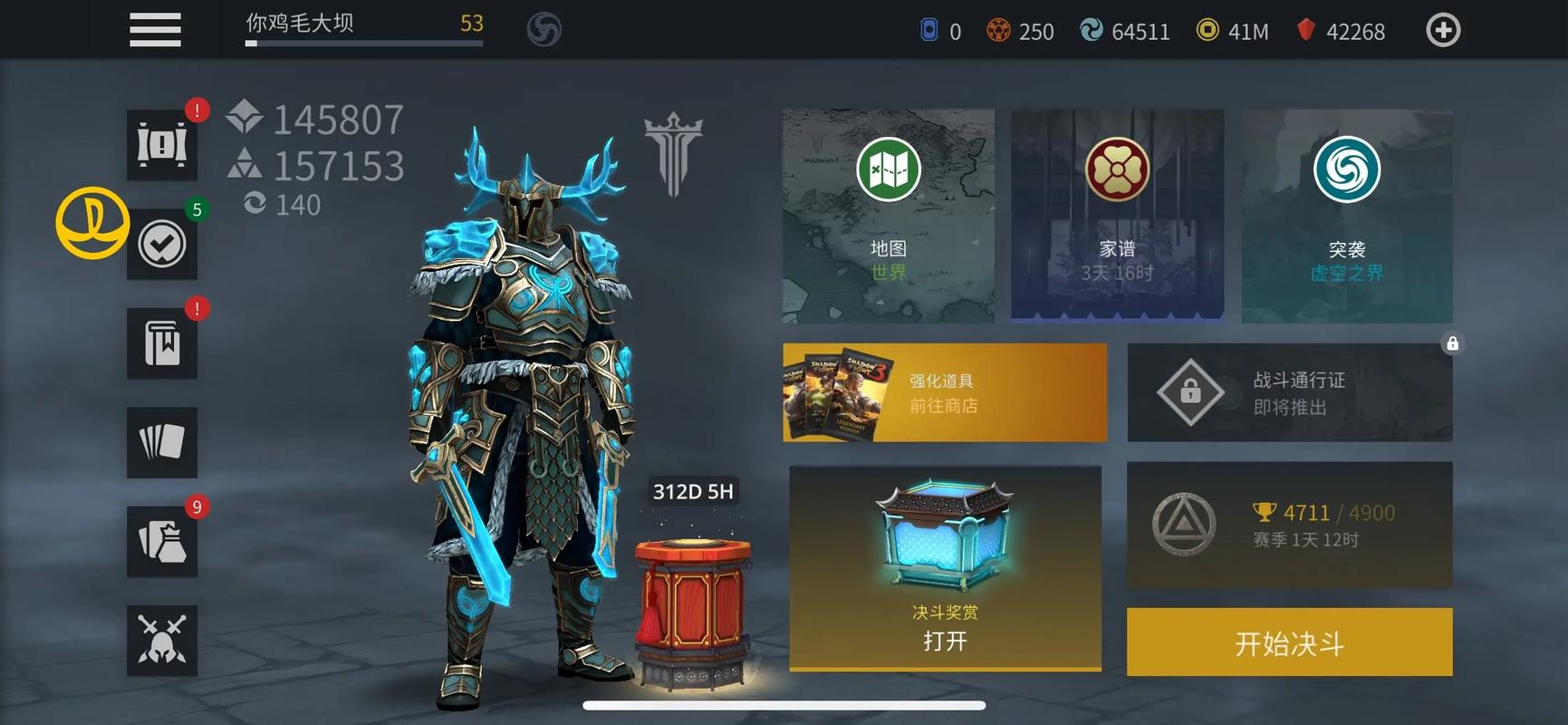1568x725 pixels.
Task: Open the checkmark quests icon
Action: click(x=162, y=244)
